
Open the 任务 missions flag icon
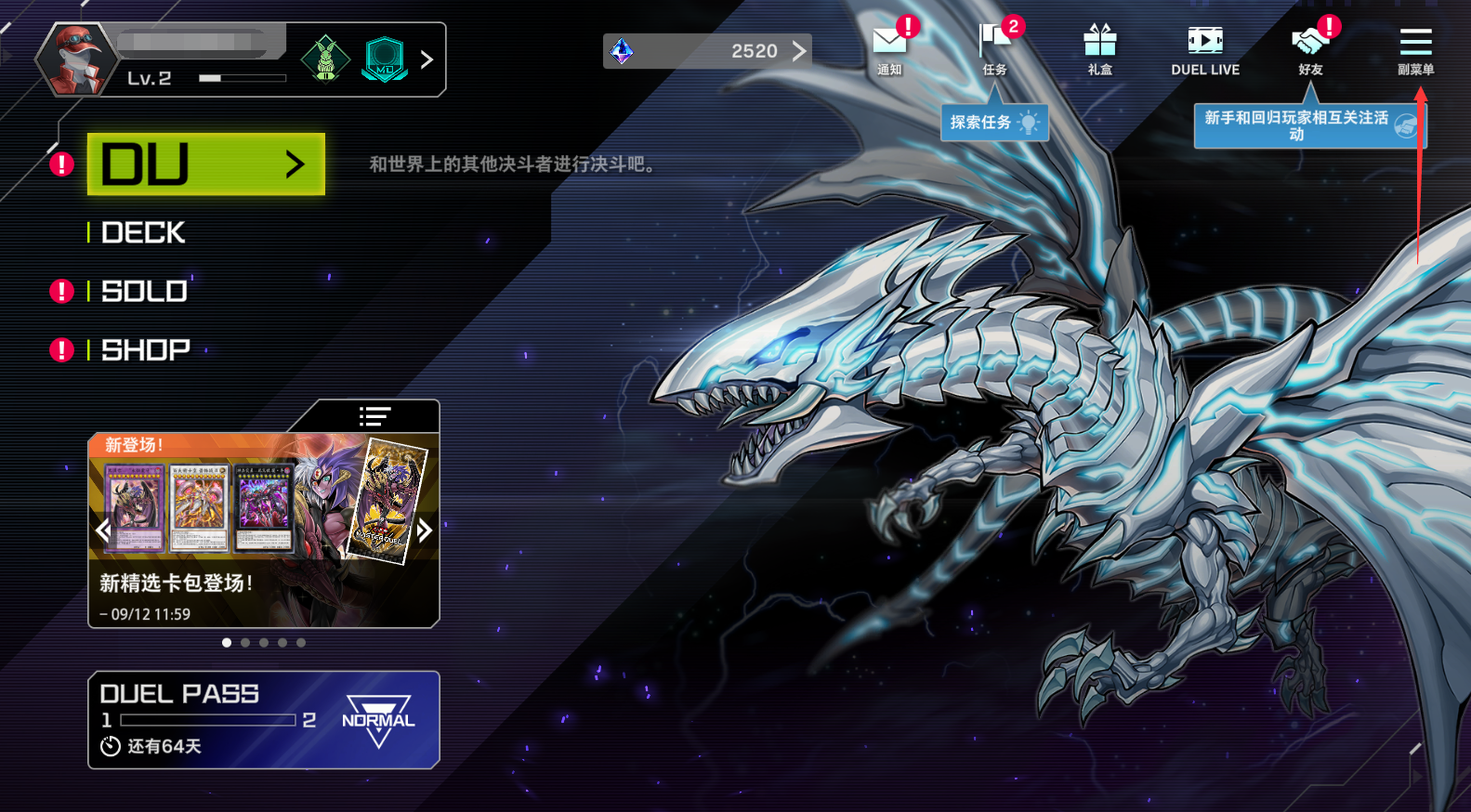pyautogui.click(x=994, y=49)
